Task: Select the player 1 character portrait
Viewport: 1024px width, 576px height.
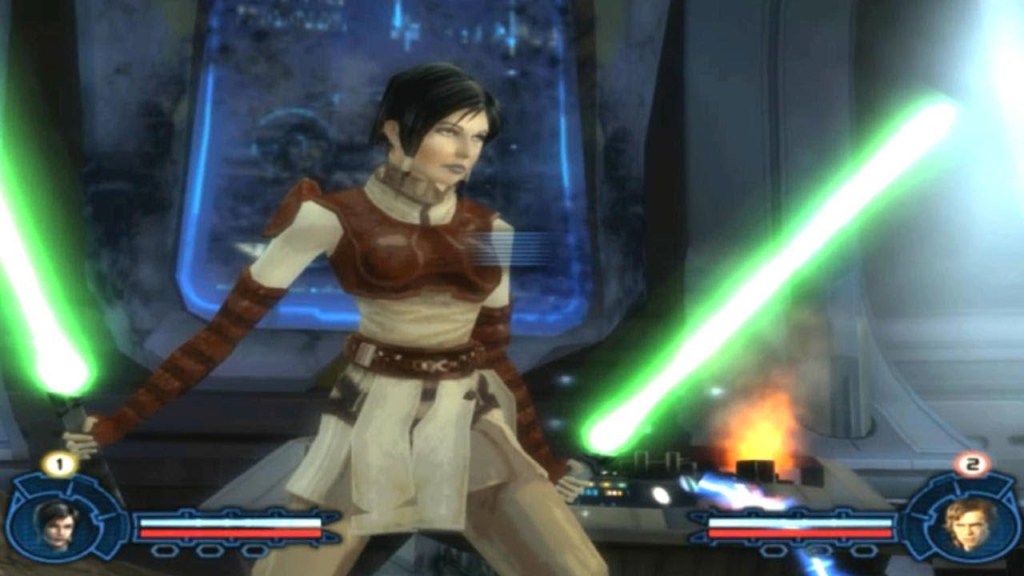Action: [x=56, y=523]
